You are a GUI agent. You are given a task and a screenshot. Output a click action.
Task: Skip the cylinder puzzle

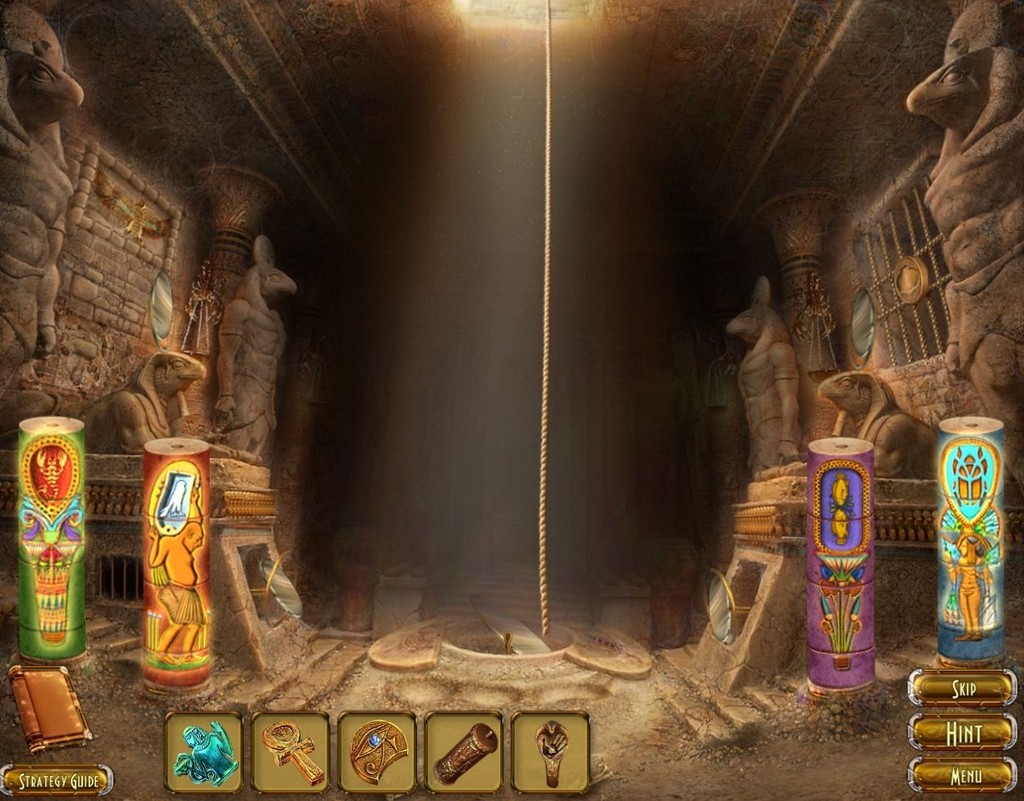[x=962, y=688]
